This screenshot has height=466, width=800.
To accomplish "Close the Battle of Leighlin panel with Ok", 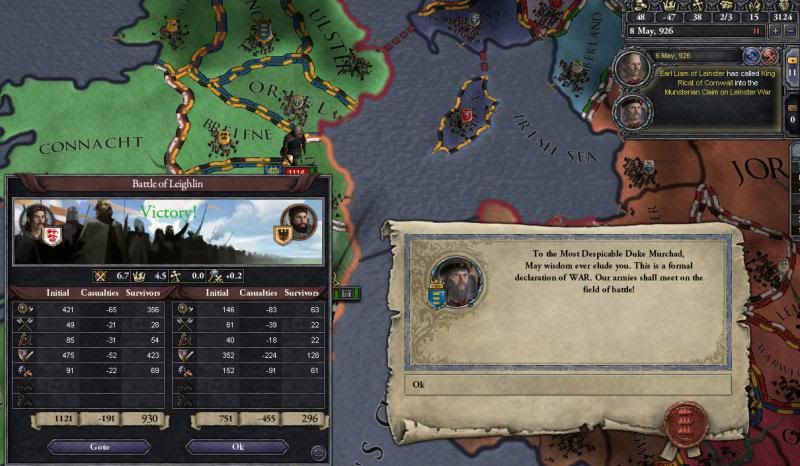I will tap(237, 447).
